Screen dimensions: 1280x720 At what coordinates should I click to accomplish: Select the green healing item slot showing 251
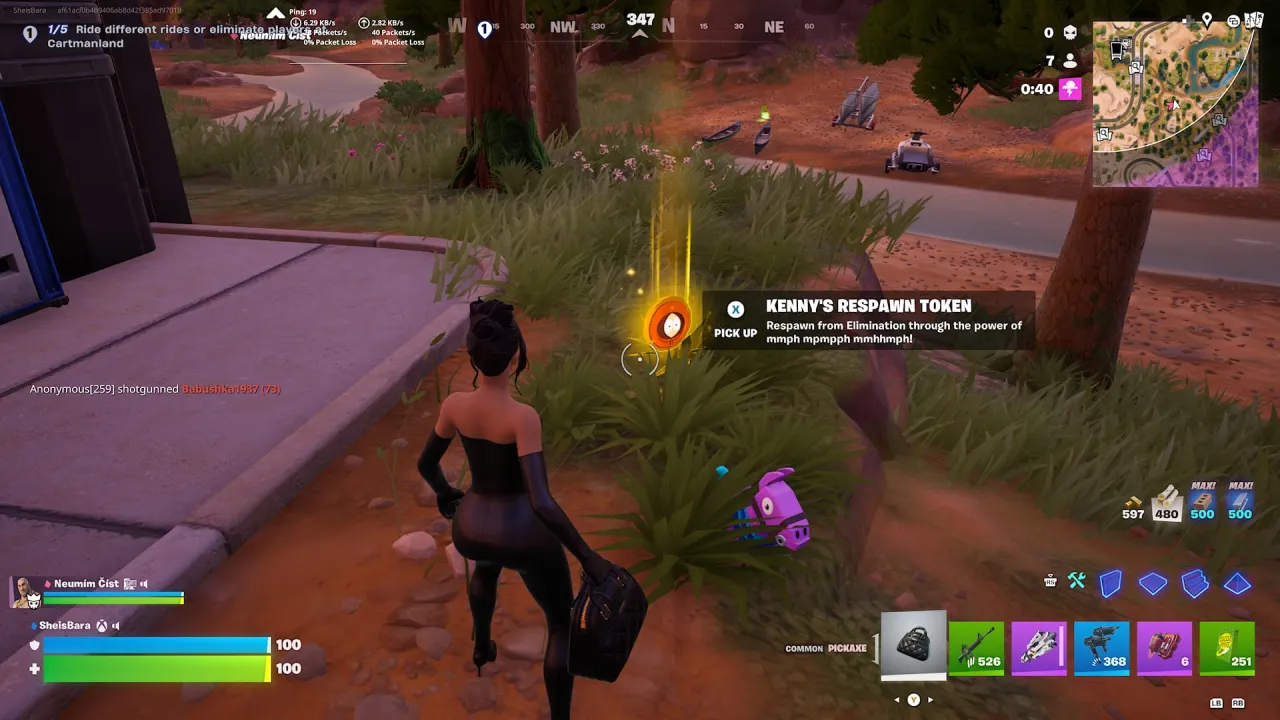click(1227, 647)
